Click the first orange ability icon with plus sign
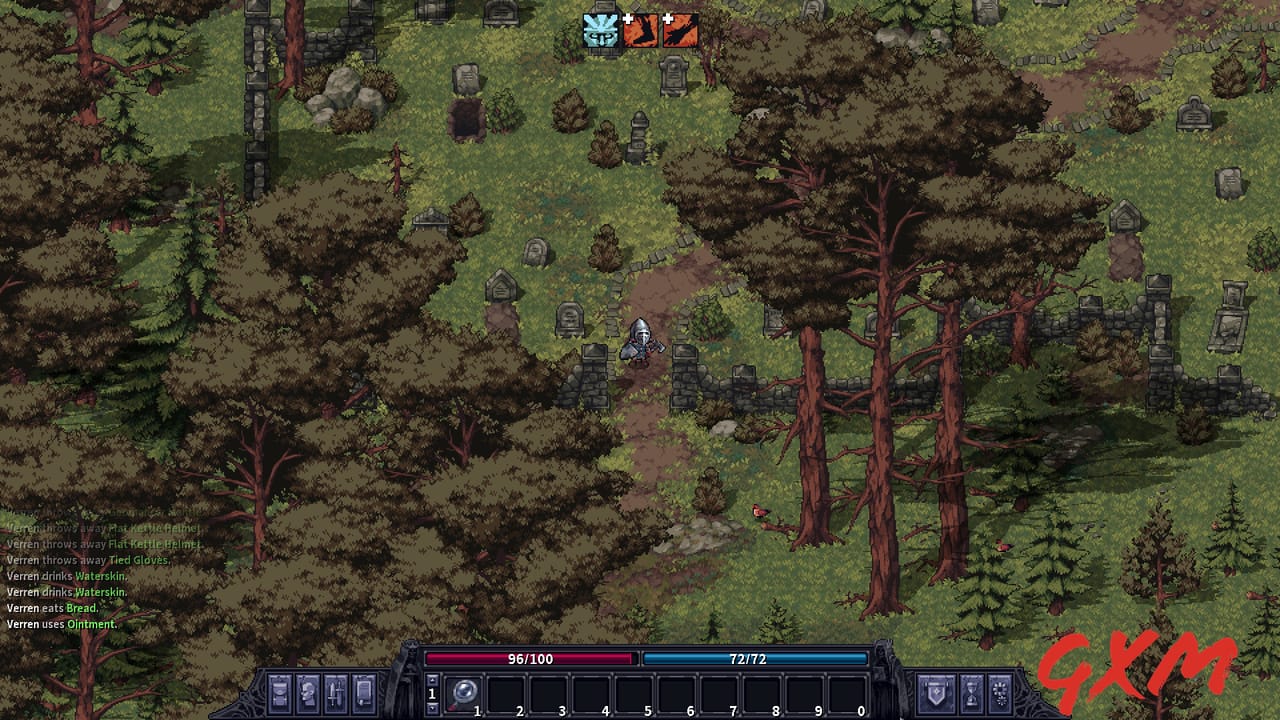 coord(640,31)
